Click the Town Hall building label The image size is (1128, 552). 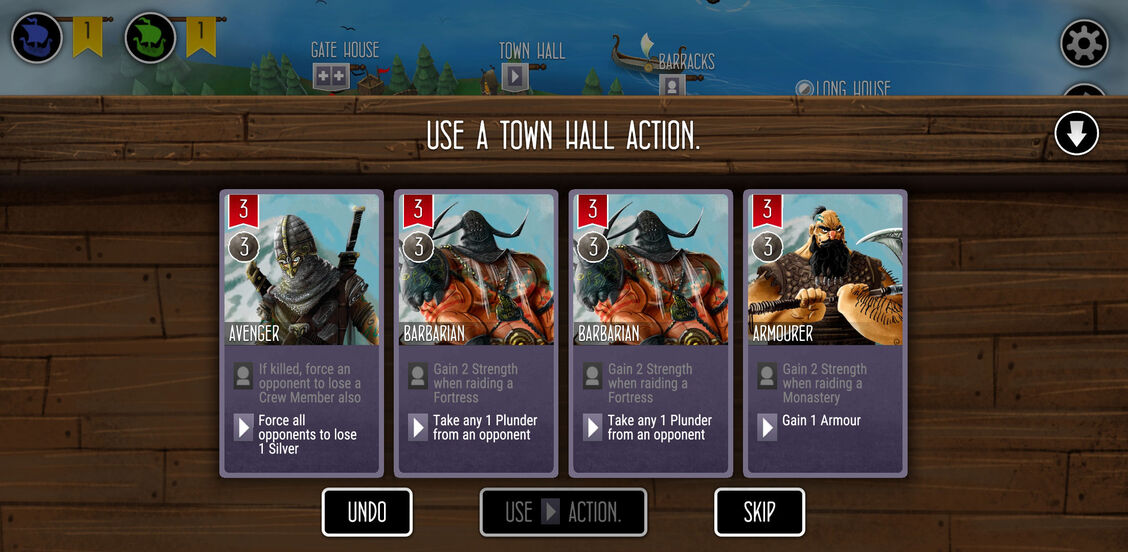click(532, 51)
